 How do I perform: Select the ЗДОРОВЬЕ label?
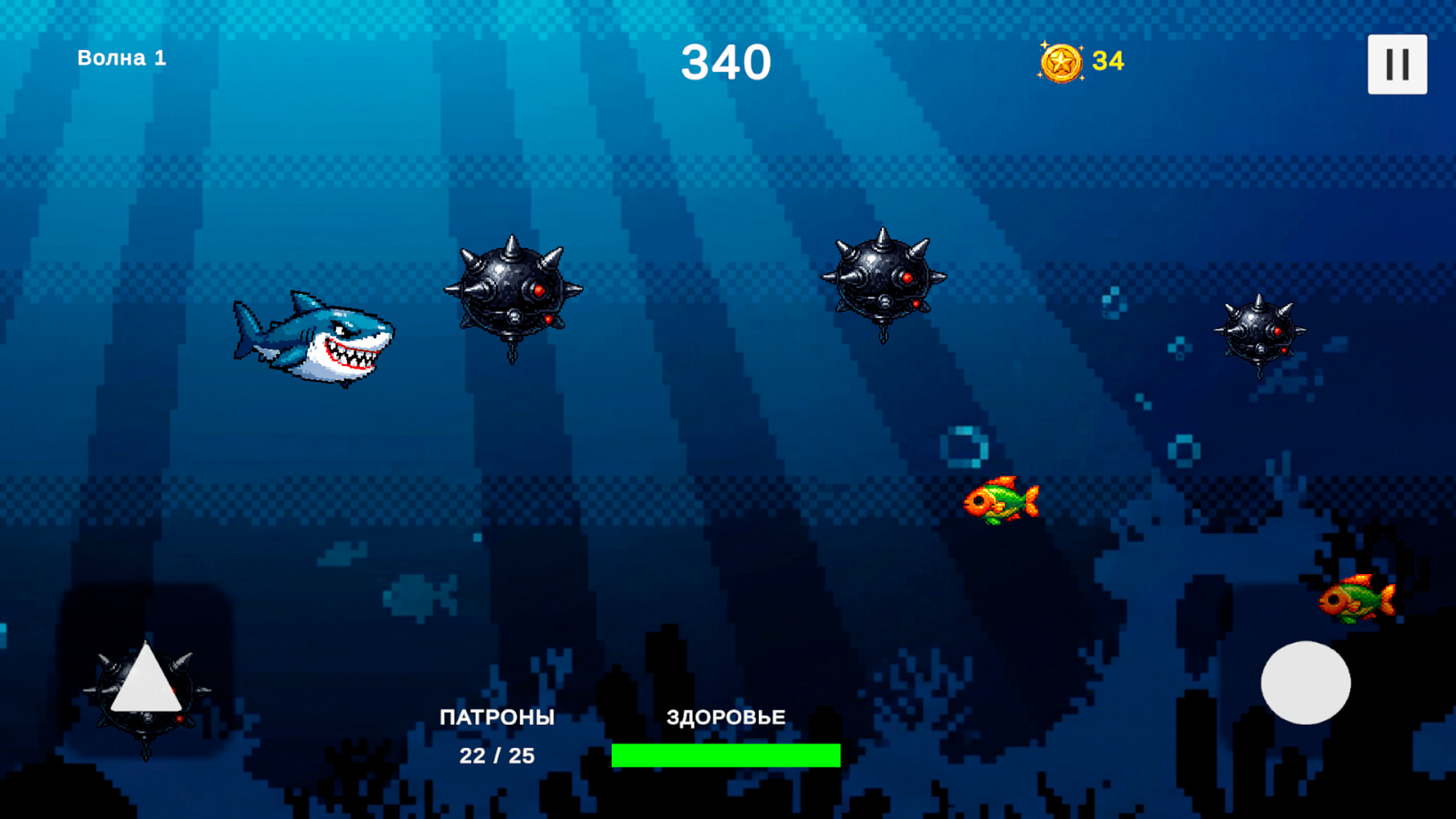tap(726, 716)
